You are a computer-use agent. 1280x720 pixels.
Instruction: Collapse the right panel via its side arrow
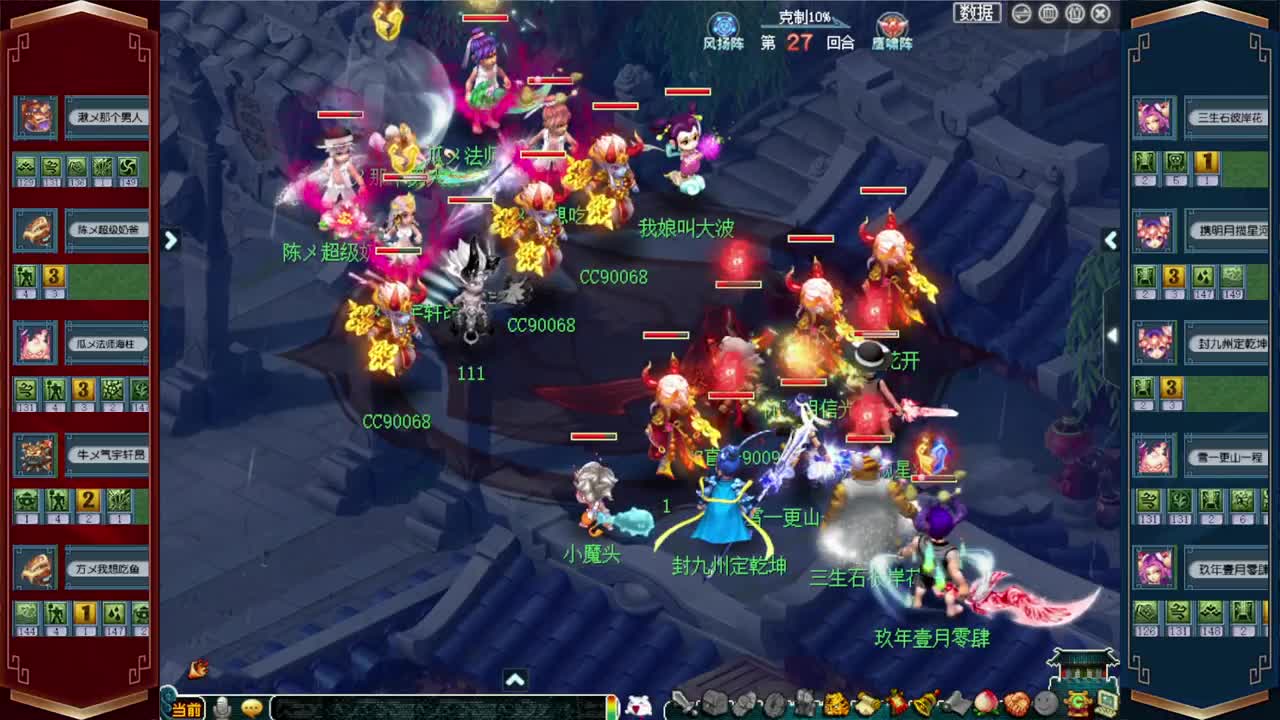pyautogui.click(x=1111, y=240)
